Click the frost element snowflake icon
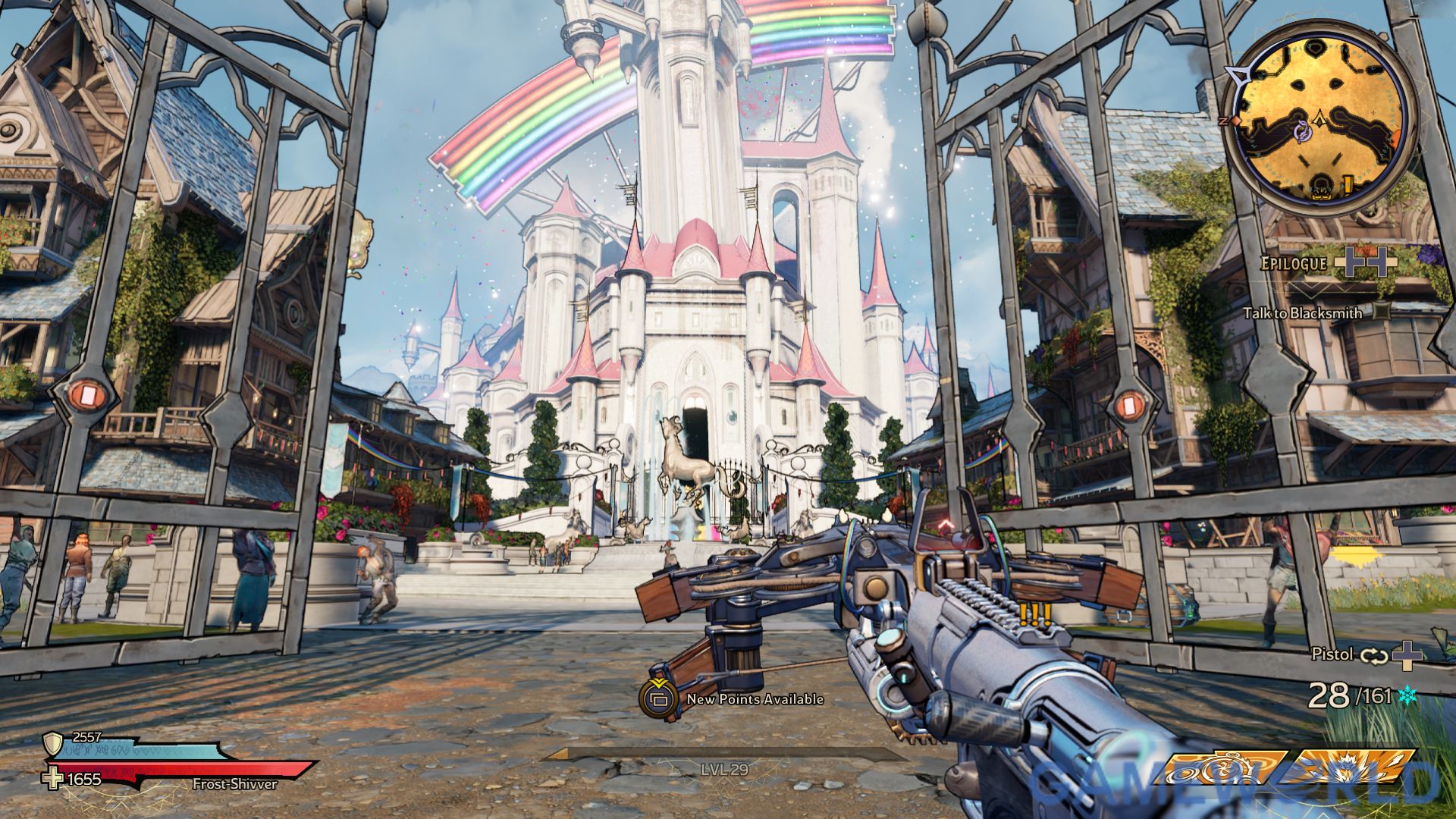Viewport: 1456px width, 819px height. click(1407, 695)
